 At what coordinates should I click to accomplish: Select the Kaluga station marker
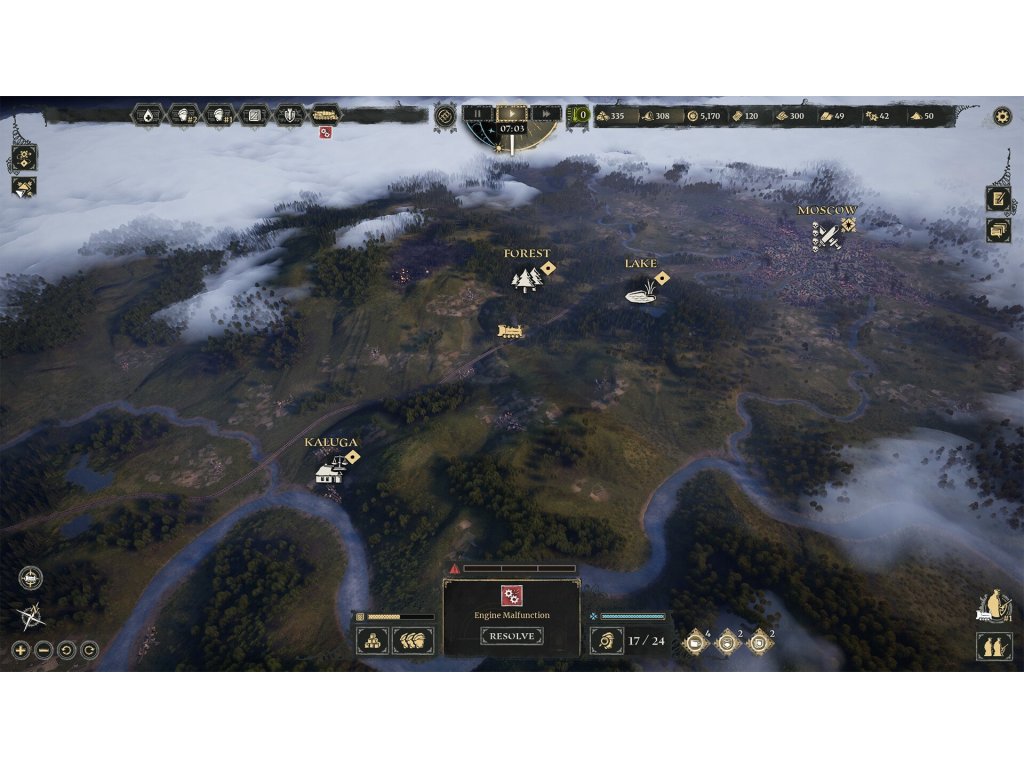(330, 468)
